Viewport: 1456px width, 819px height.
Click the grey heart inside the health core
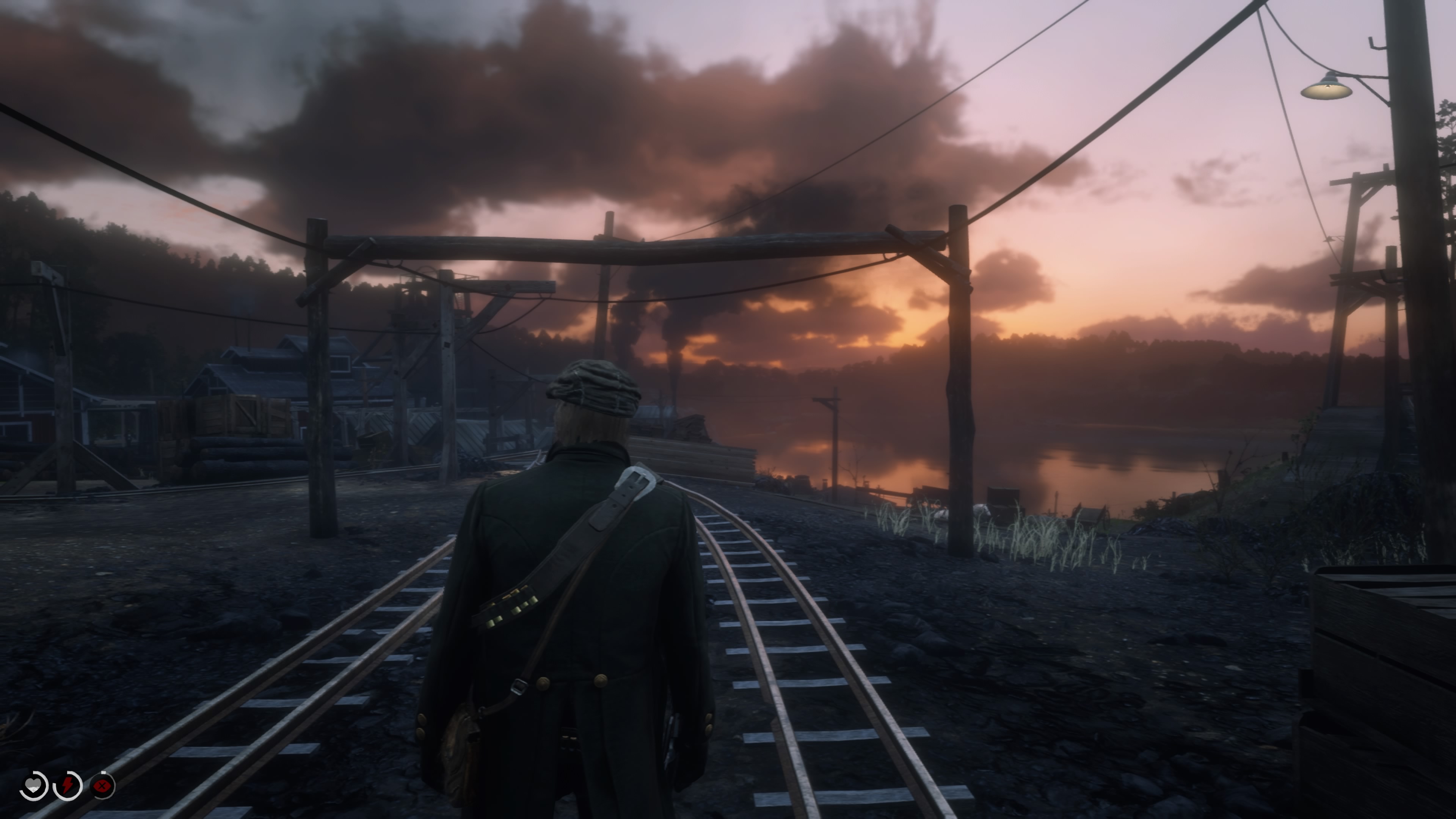[33, 784]
